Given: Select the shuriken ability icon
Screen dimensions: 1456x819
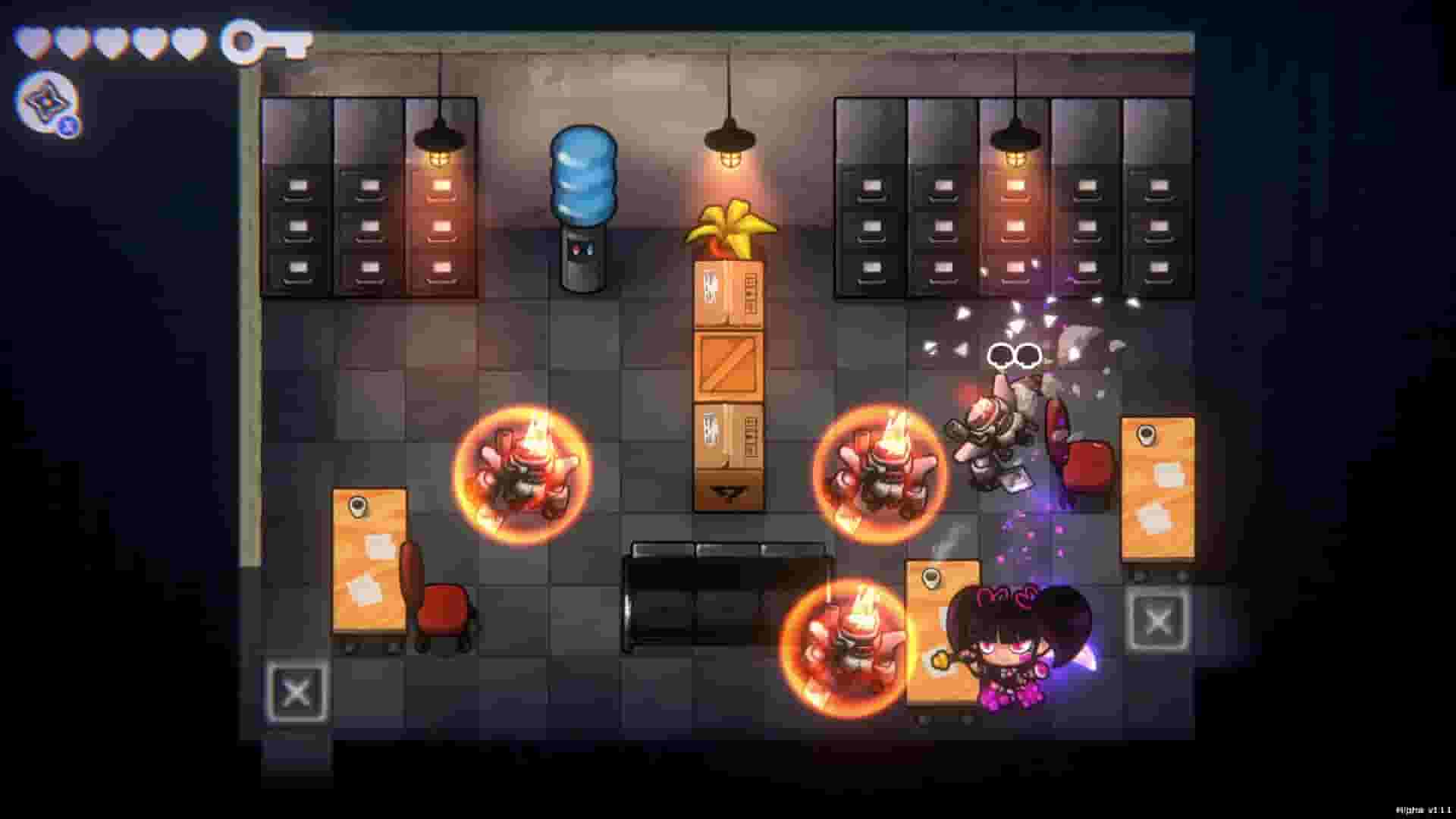Looking at the screenshot, I should pos(47,101).
